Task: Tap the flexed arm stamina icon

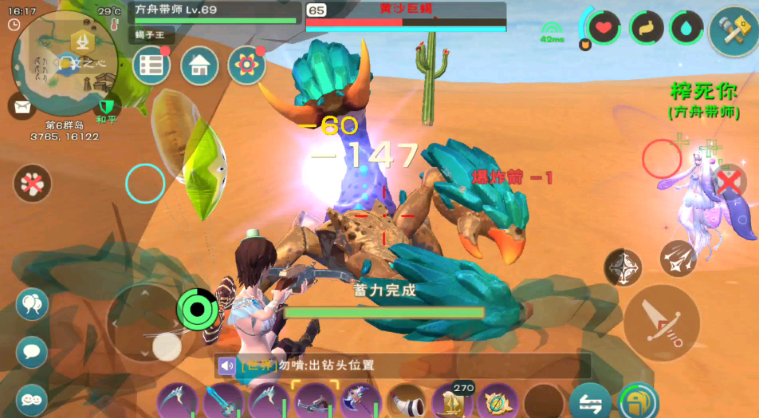Action: tap(645, 28)
